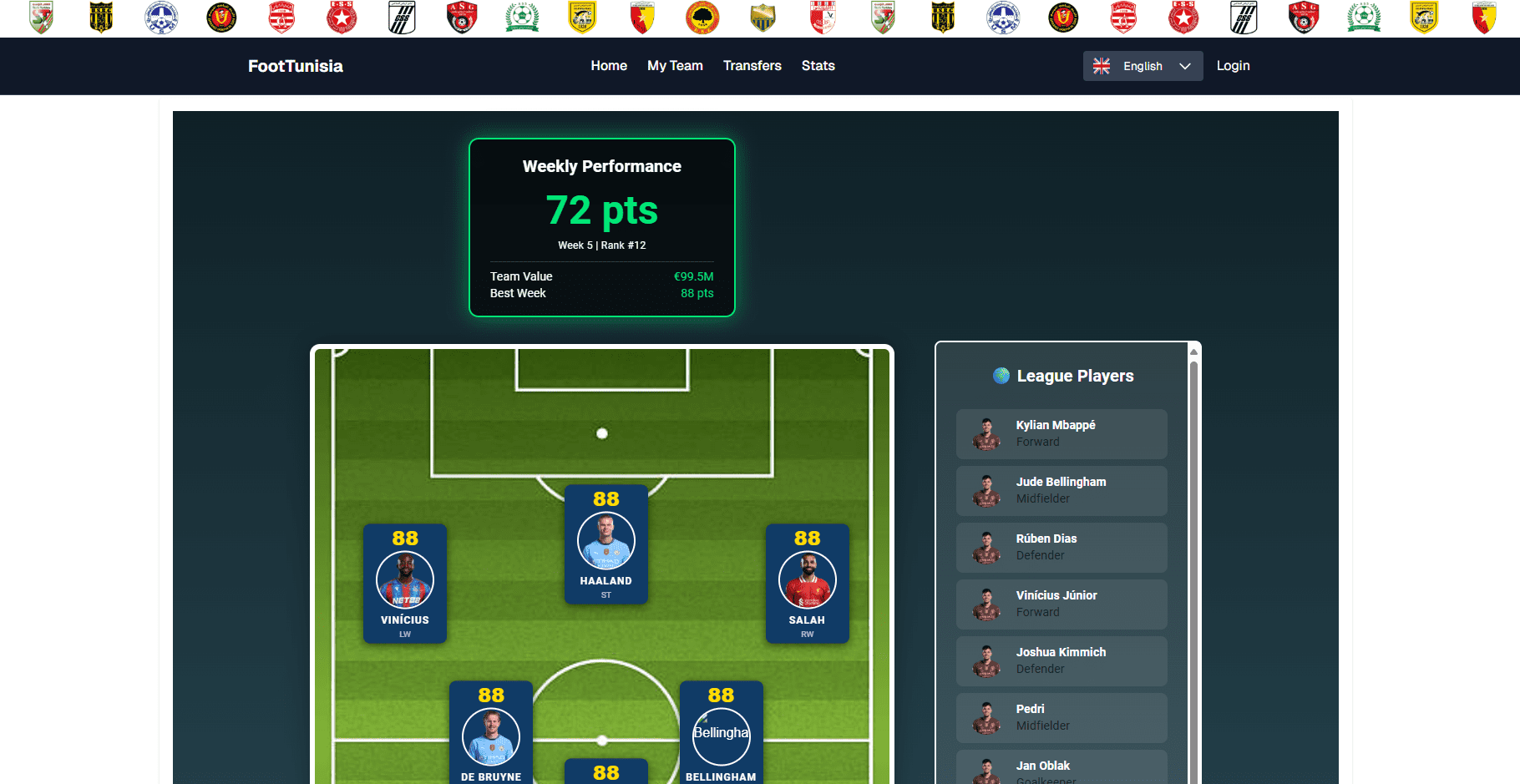The image size is (1520, 784).
Task: Choose the Salah right wing card
Action: click(x=808, y=583)
